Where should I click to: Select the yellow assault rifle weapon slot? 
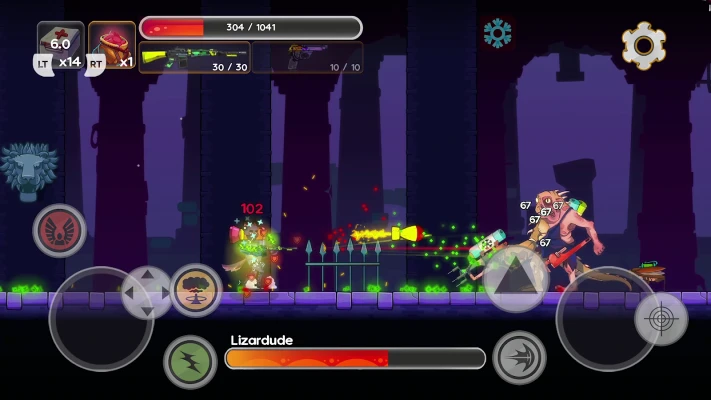tap(194, 58)
